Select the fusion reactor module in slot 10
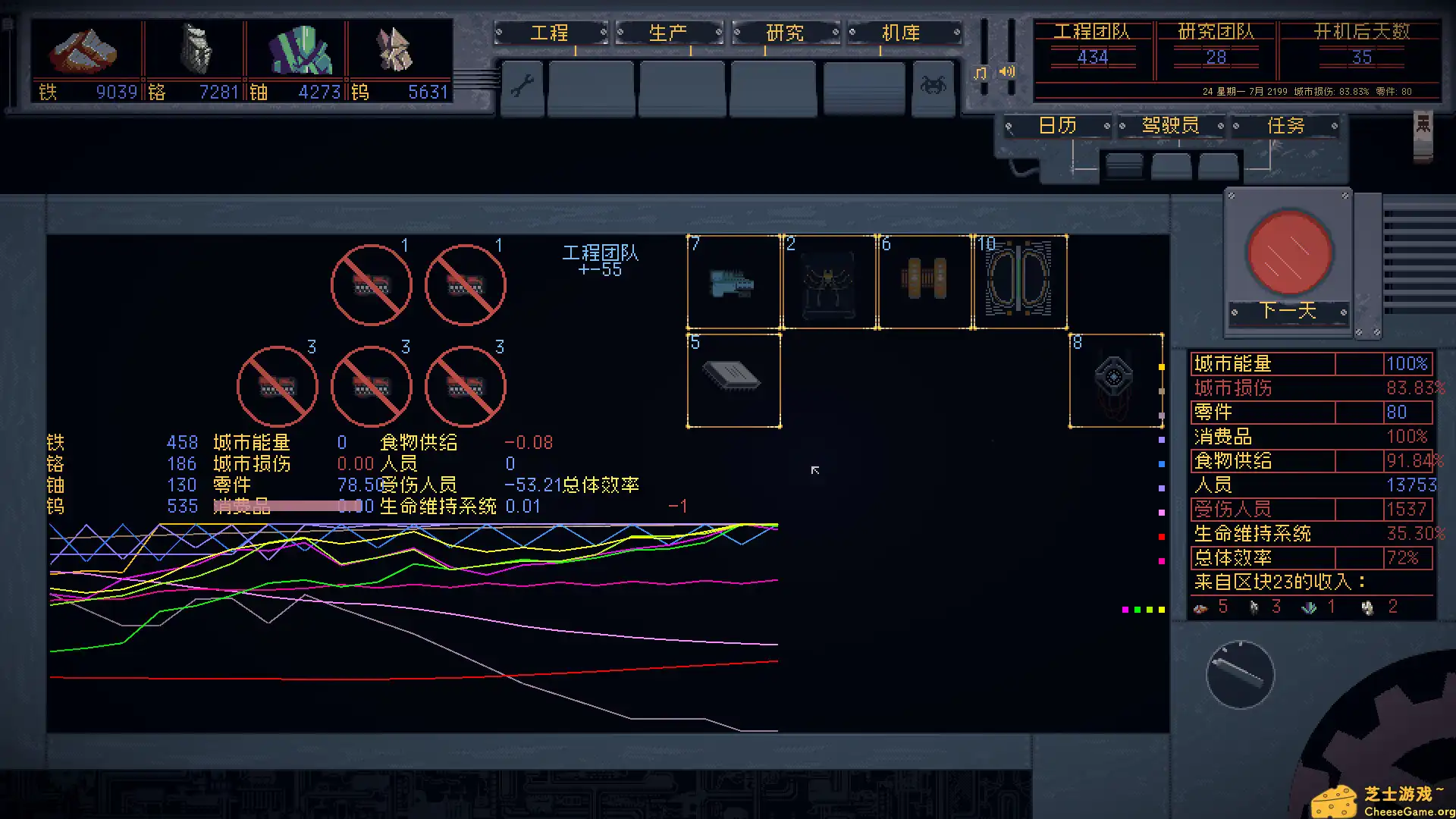Image resolution: width=1456 pixels, height=819 pixels. [1019, 282]
